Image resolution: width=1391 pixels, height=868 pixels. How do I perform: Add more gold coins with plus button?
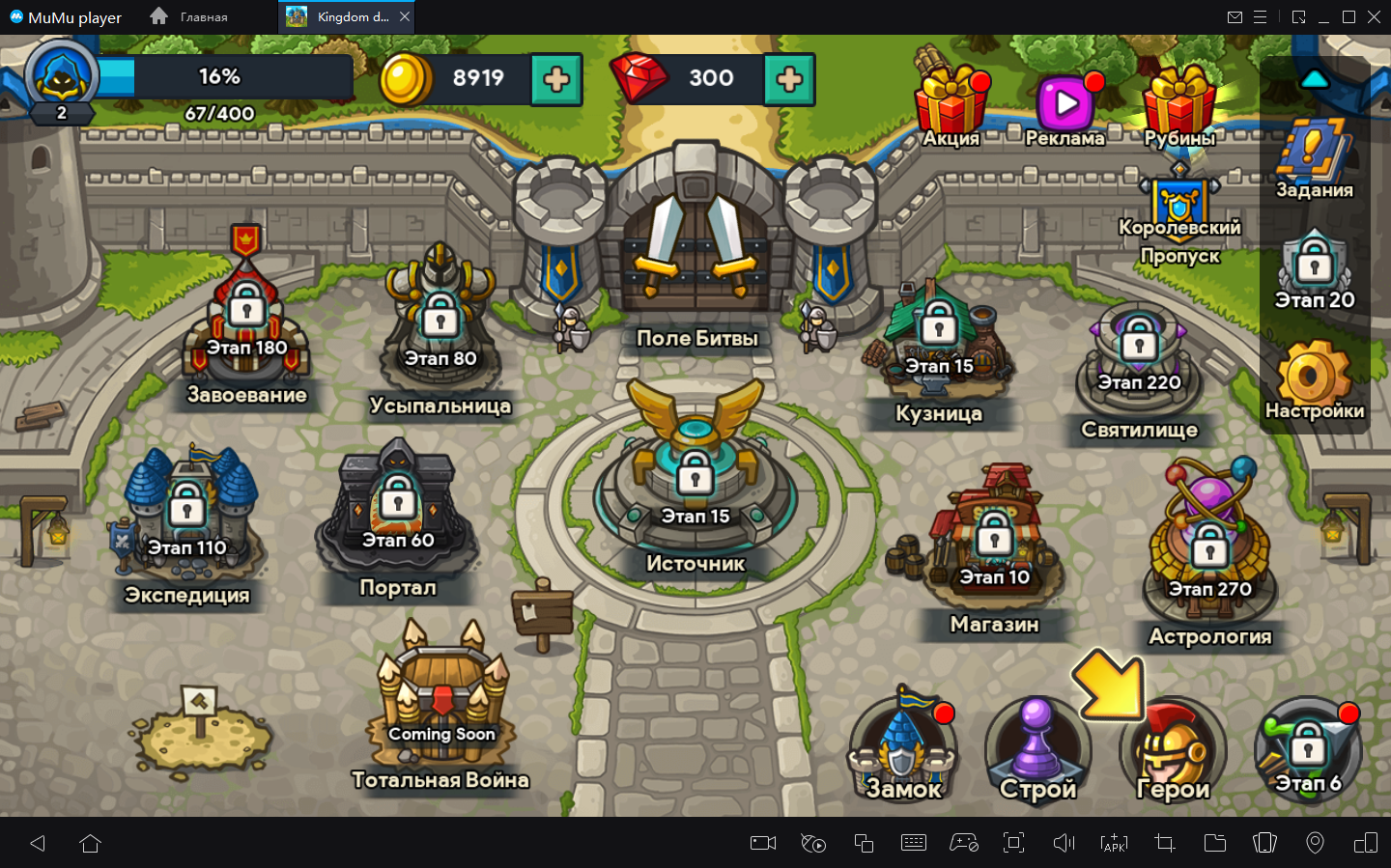click(x=556, y=79)
